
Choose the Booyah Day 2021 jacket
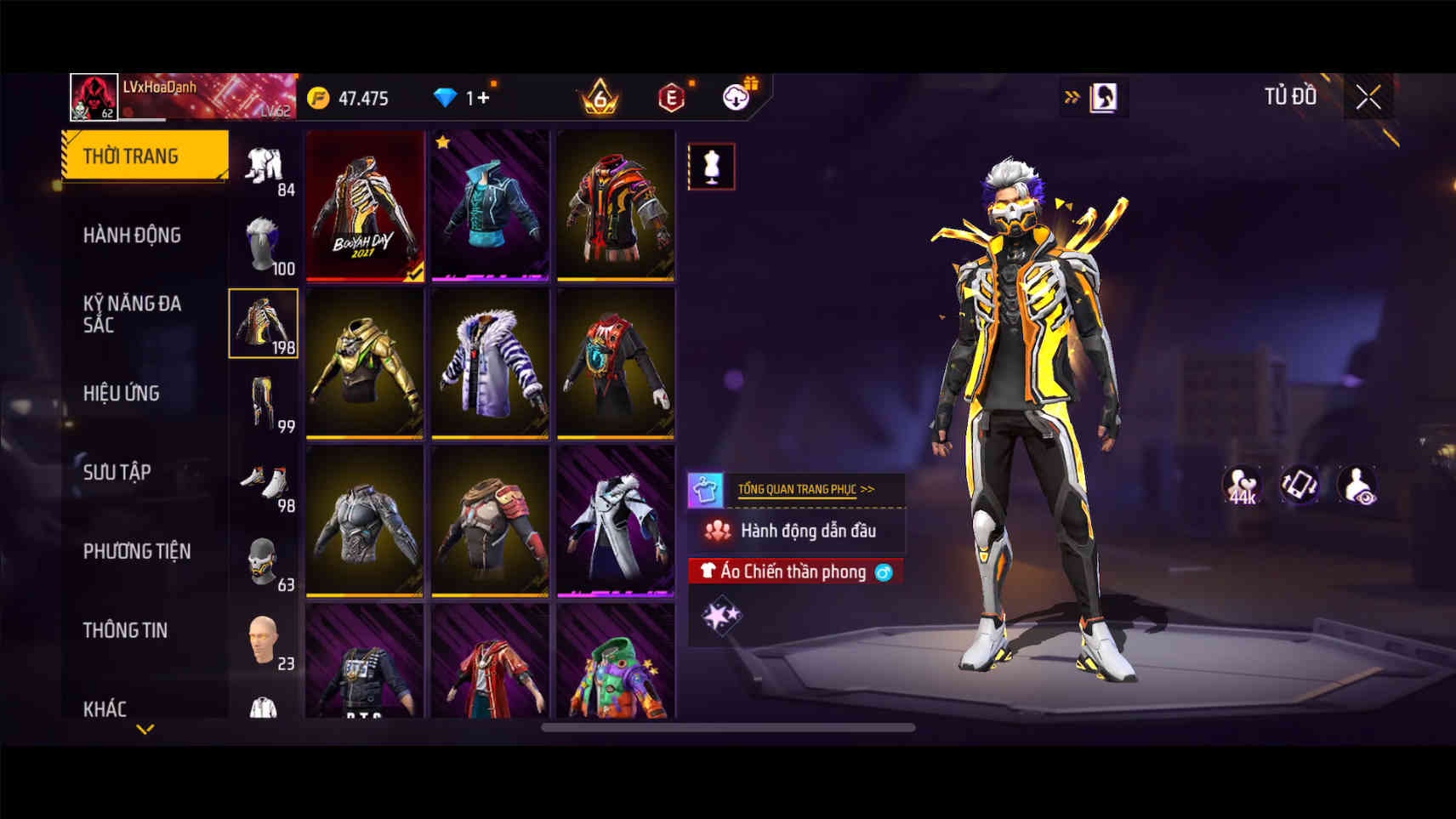(x=365, y=206)
